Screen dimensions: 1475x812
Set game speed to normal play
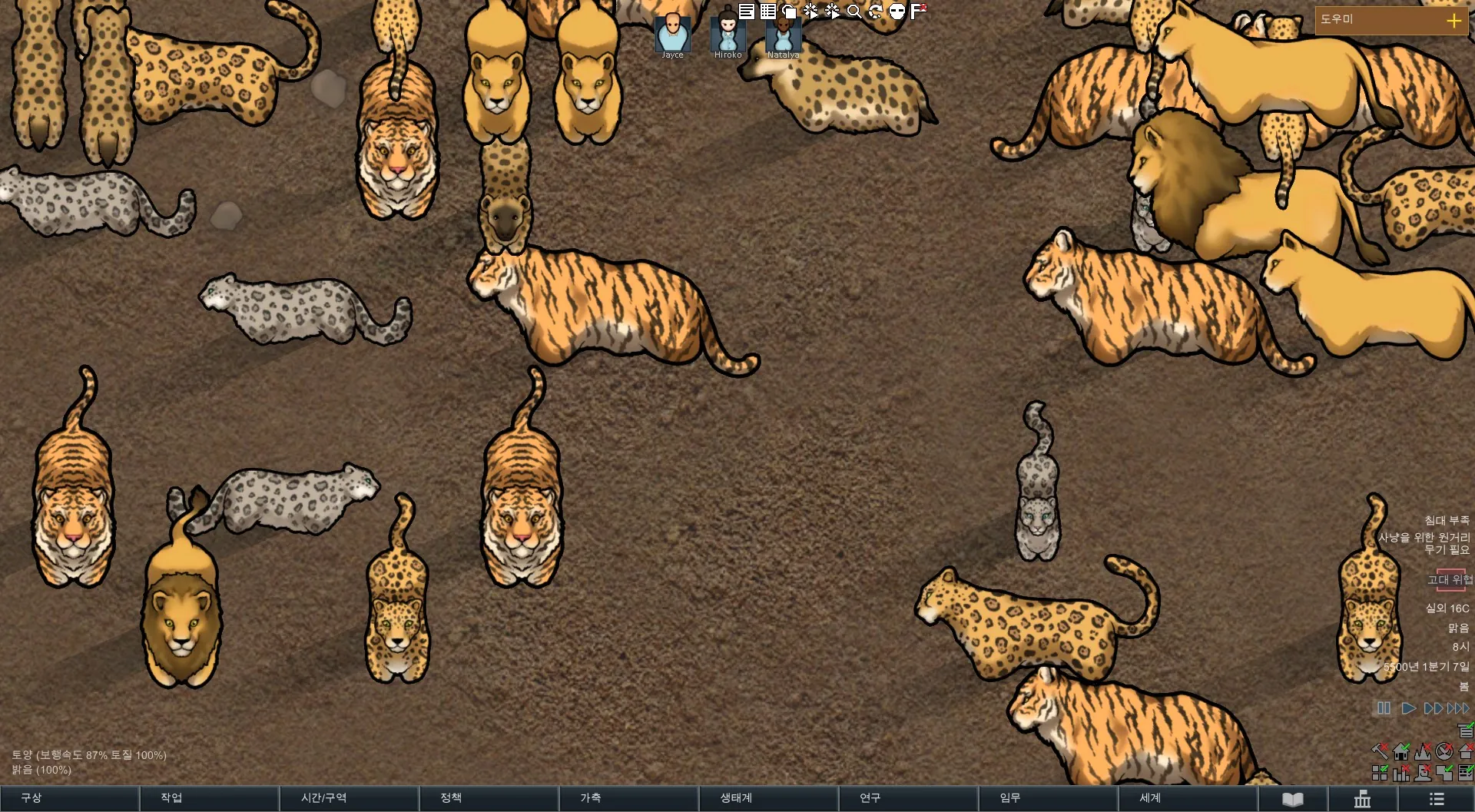(1408, 708)
